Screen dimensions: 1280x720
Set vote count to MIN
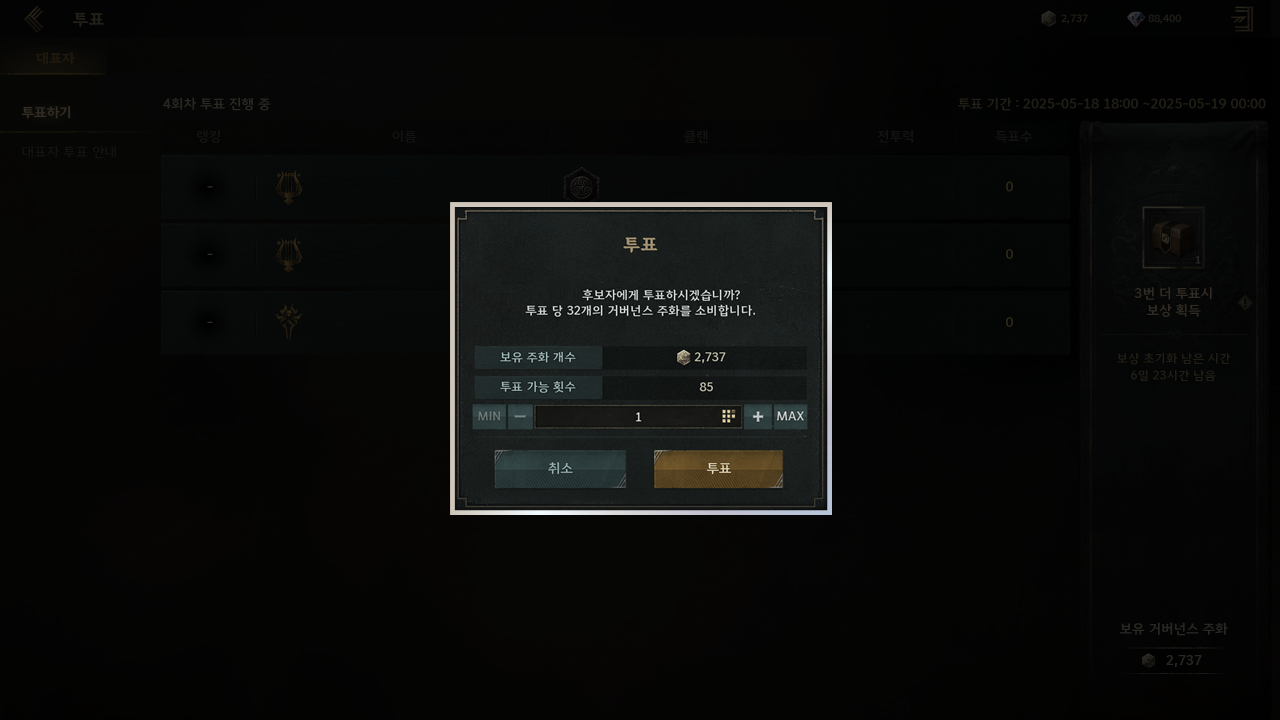(489, 417)
